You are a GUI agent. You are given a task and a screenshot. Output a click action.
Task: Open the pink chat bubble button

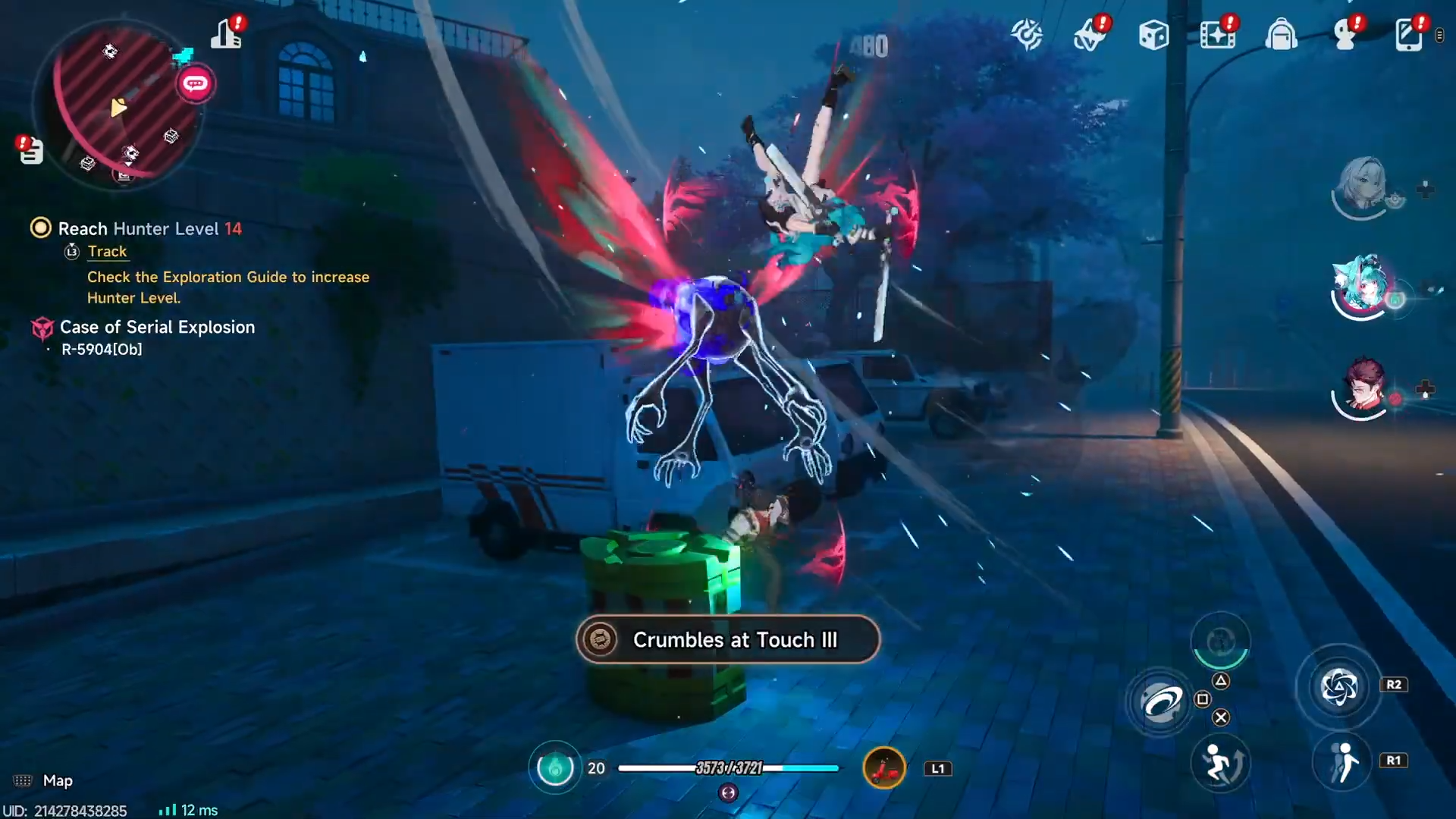[x=196, y=83]
